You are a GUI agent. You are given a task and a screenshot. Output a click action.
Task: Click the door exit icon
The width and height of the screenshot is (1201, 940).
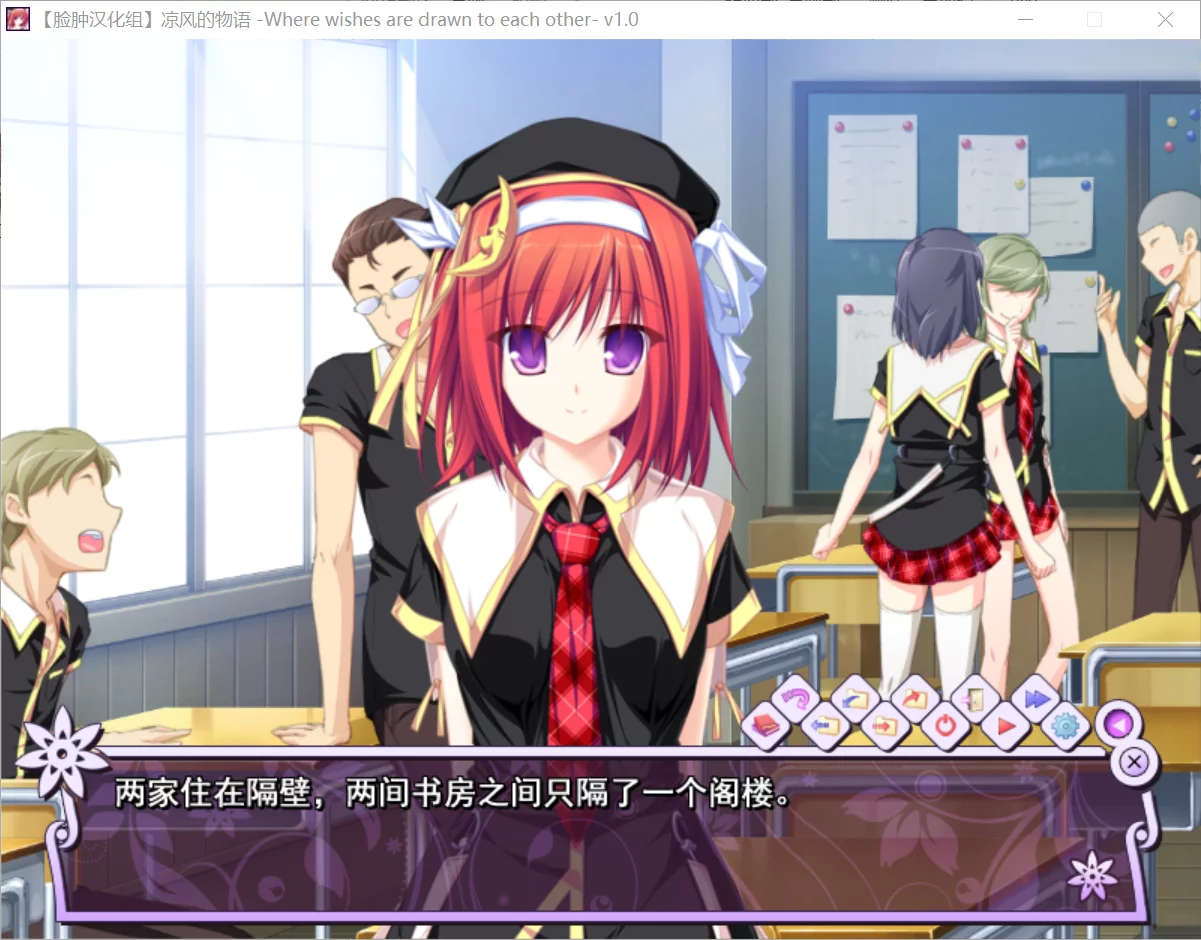click(x=973, y=699)
